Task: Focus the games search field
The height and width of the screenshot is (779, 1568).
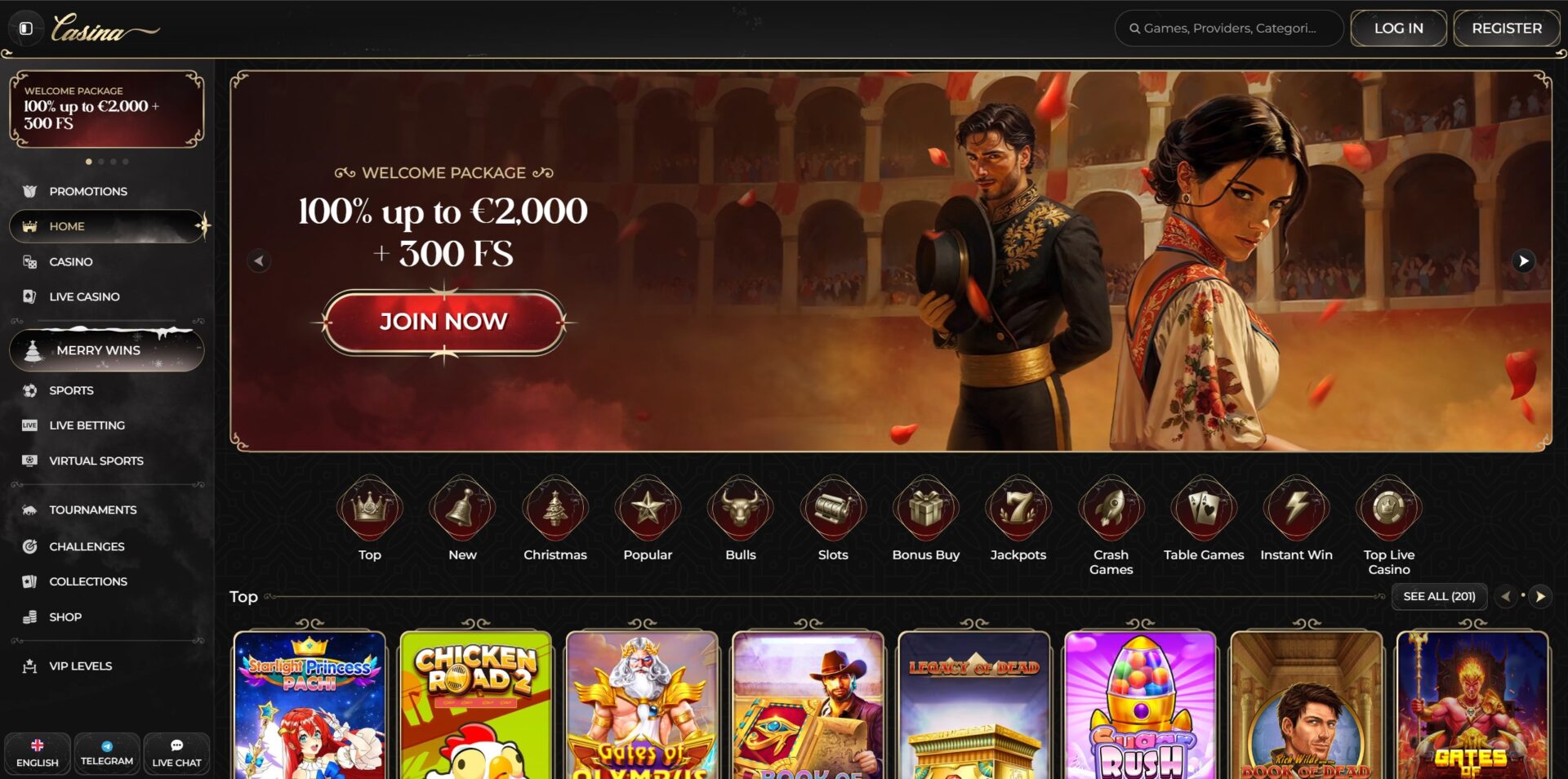Action: (1229, 29)
